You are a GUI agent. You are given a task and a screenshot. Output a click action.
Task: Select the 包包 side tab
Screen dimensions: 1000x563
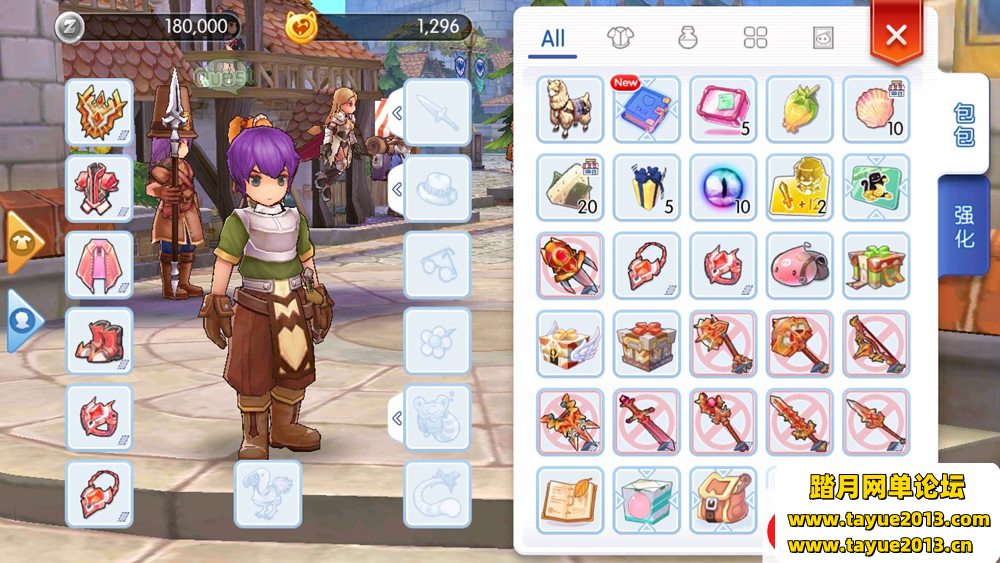click(964, 124)
